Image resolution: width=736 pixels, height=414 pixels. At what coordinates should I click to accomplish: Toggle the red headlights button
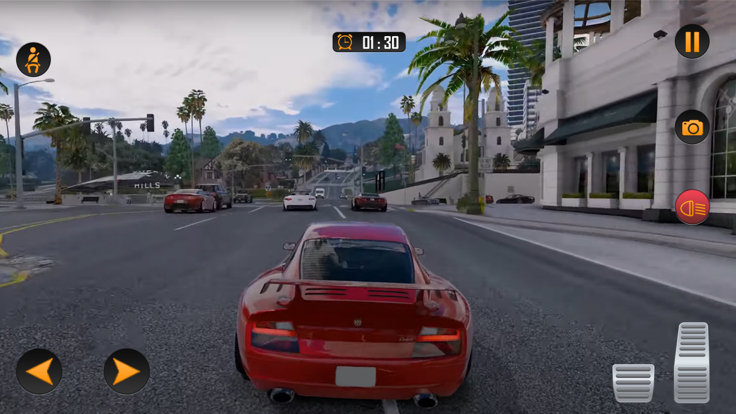(x=692, y=207)
